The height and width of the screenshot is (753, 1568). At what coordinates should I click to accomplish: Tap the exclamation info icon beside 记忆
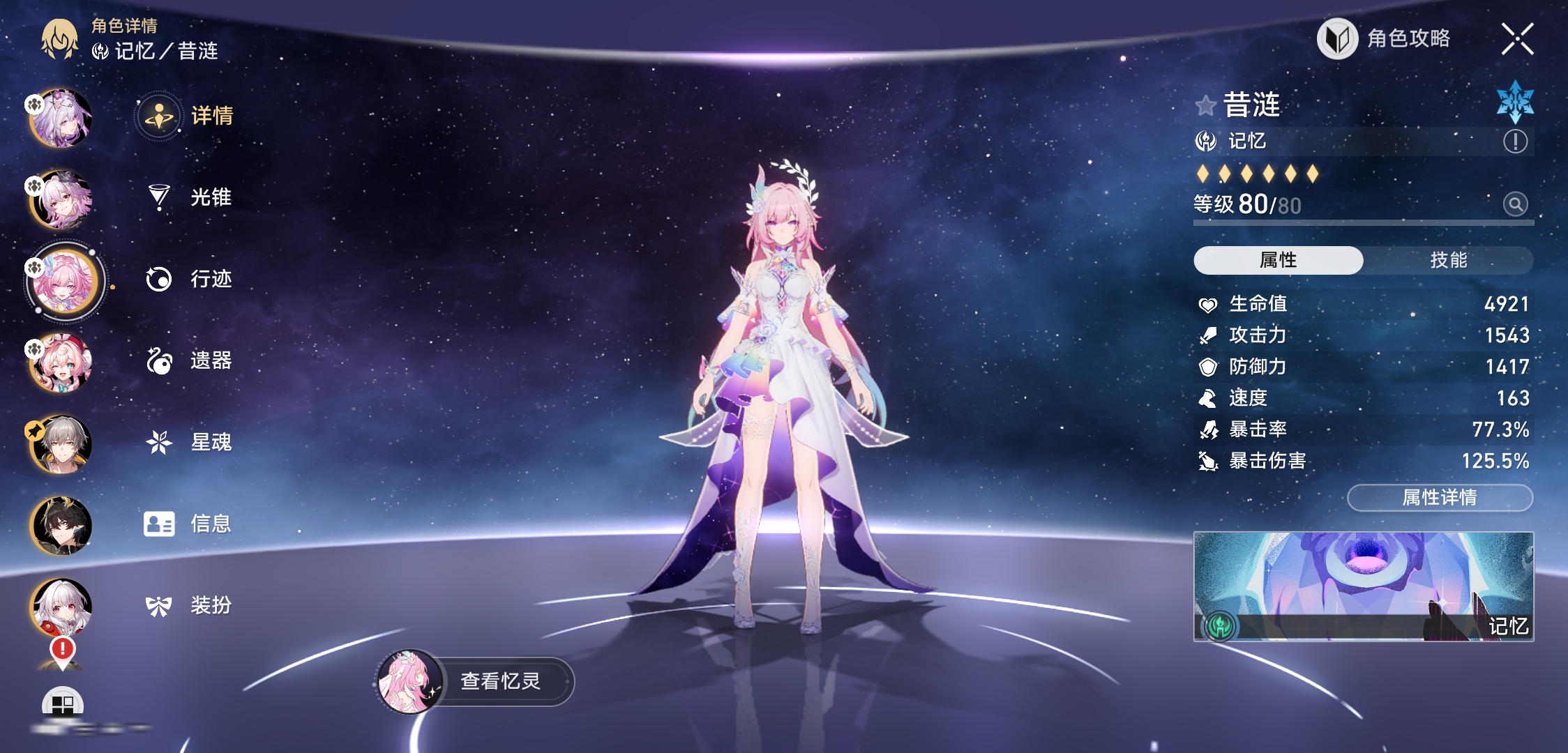1515,142
